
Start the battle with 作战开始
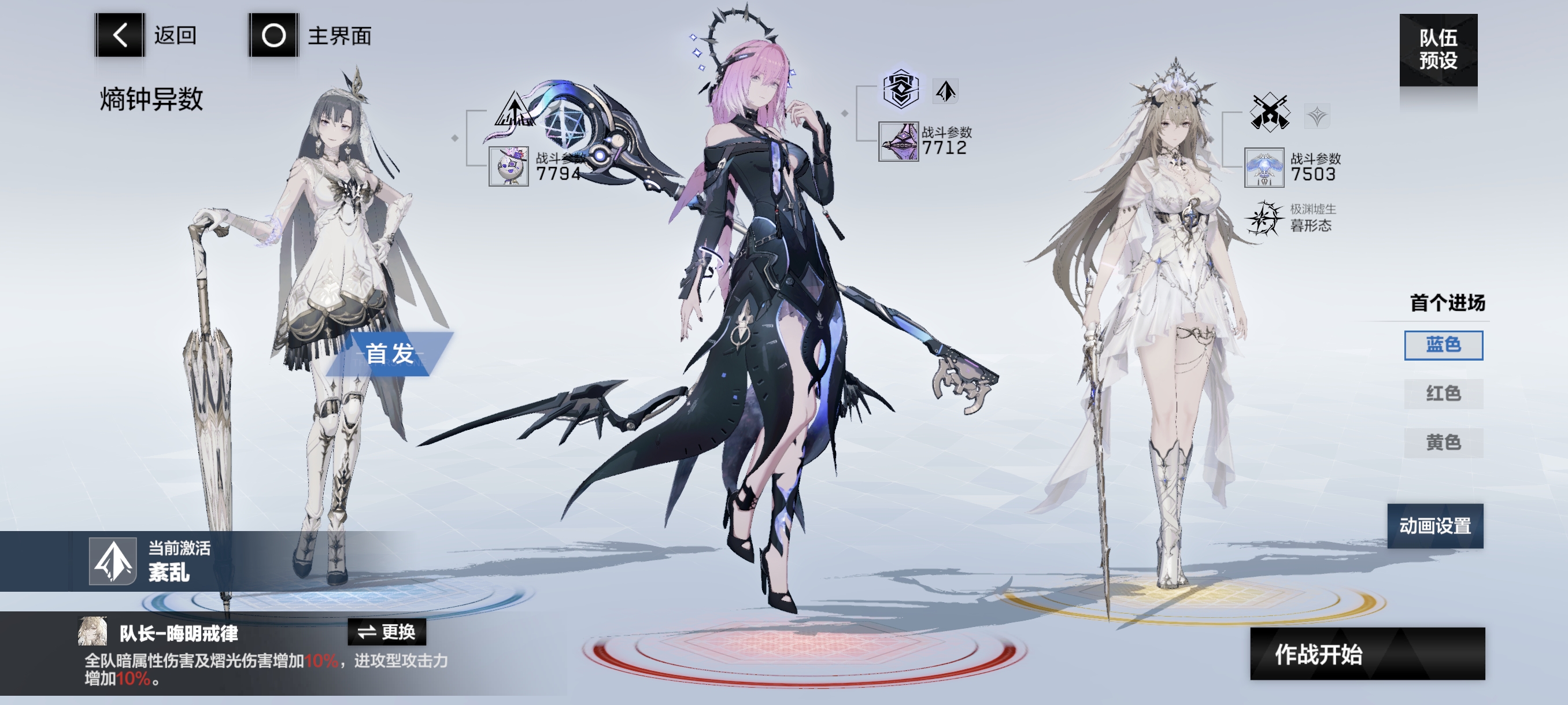coord(1367,654)
